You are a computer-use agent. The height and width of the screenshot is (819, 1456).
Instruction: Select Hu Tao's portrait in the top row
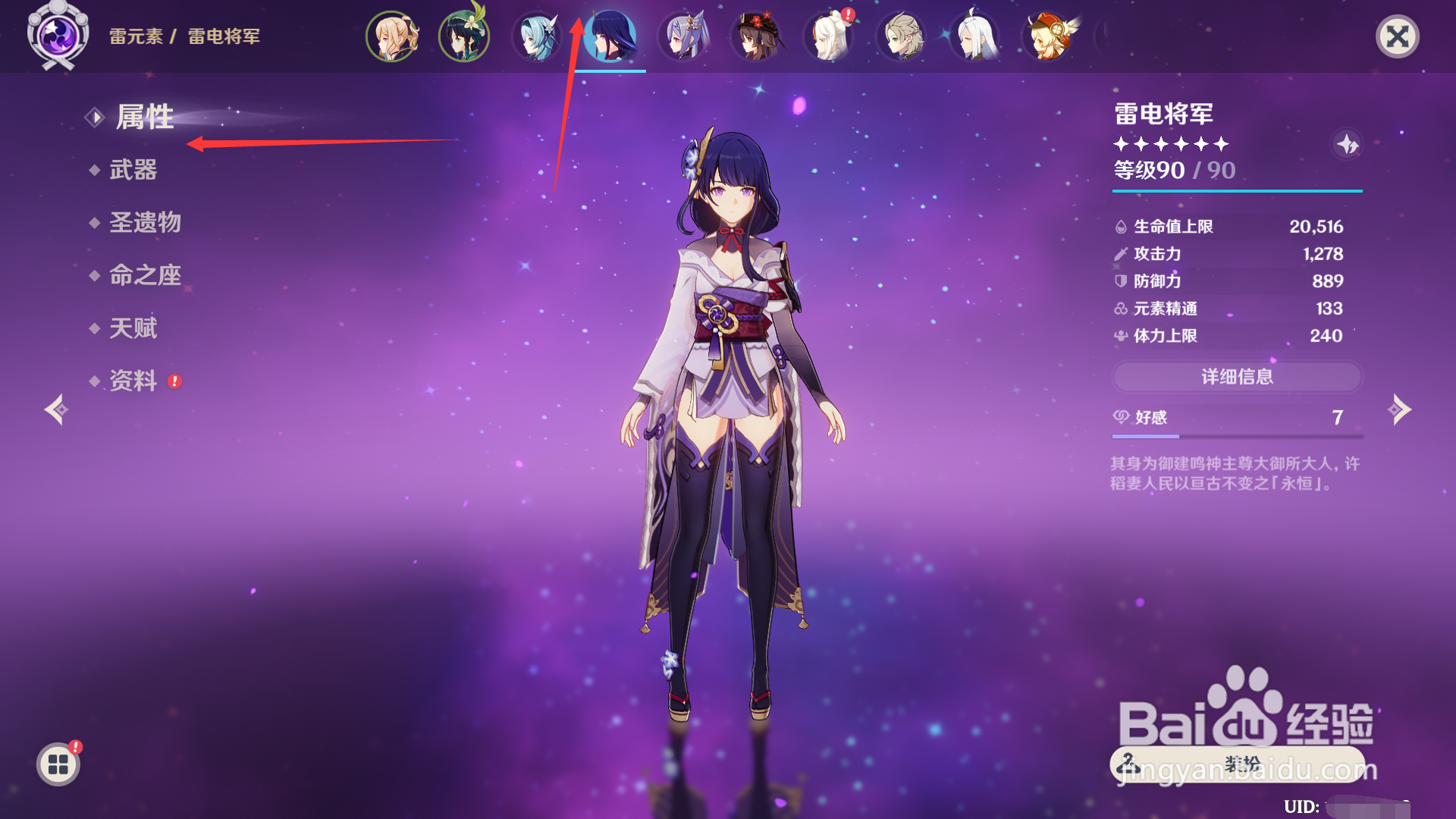click(757, 36)
